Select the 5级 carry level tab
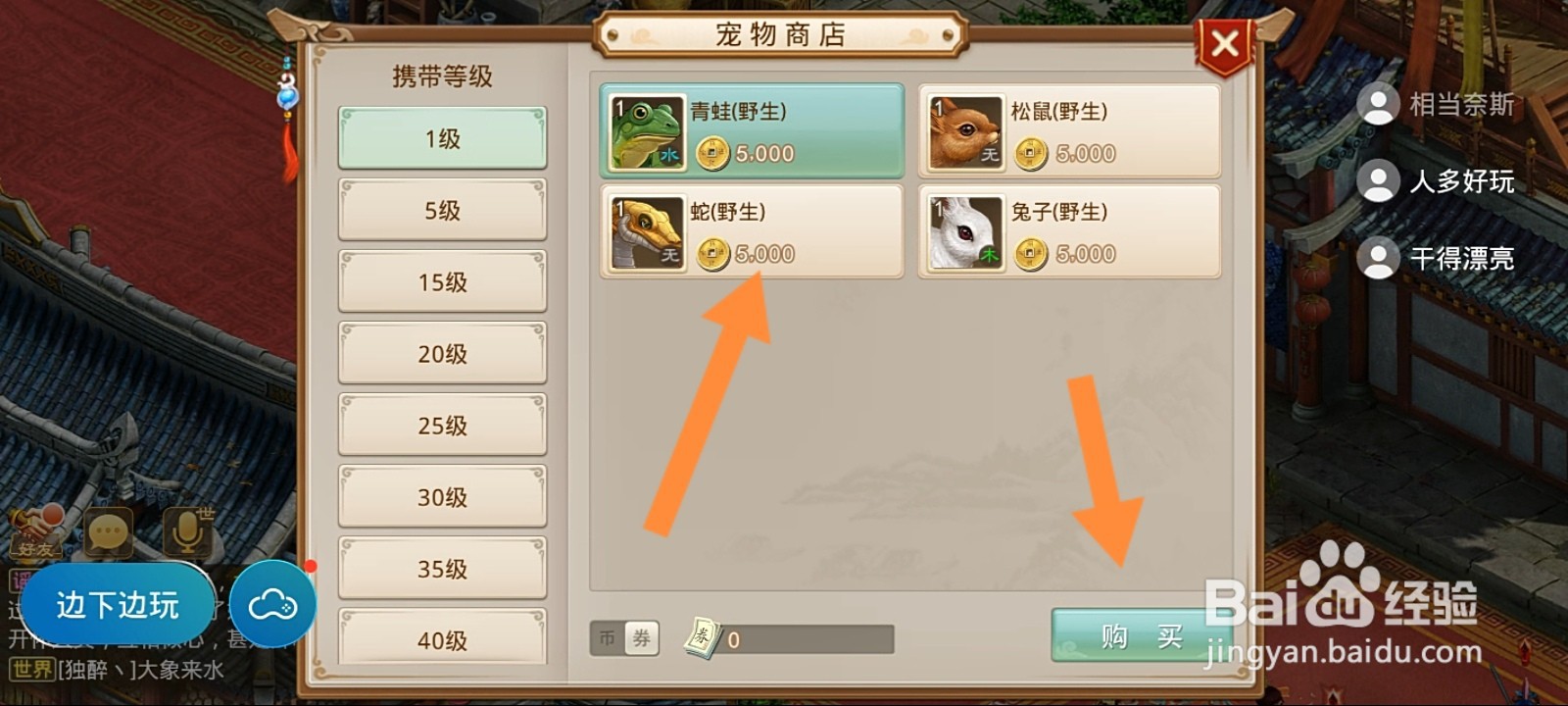Viewport: 1568px width, 706px height. 442,209
